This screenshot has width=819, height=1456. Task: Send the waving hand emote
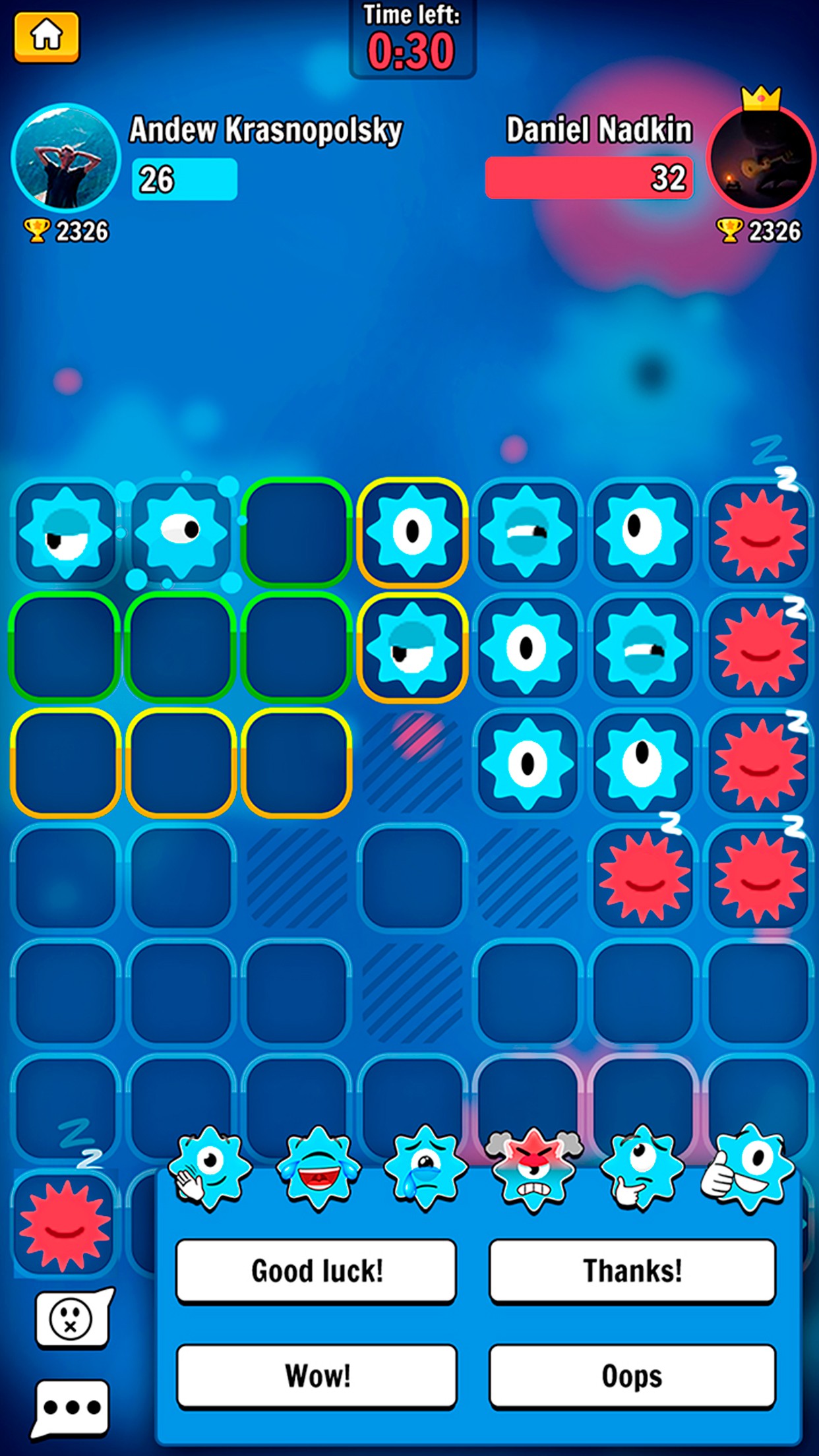pyautogui.click(x=208, y=1168)
